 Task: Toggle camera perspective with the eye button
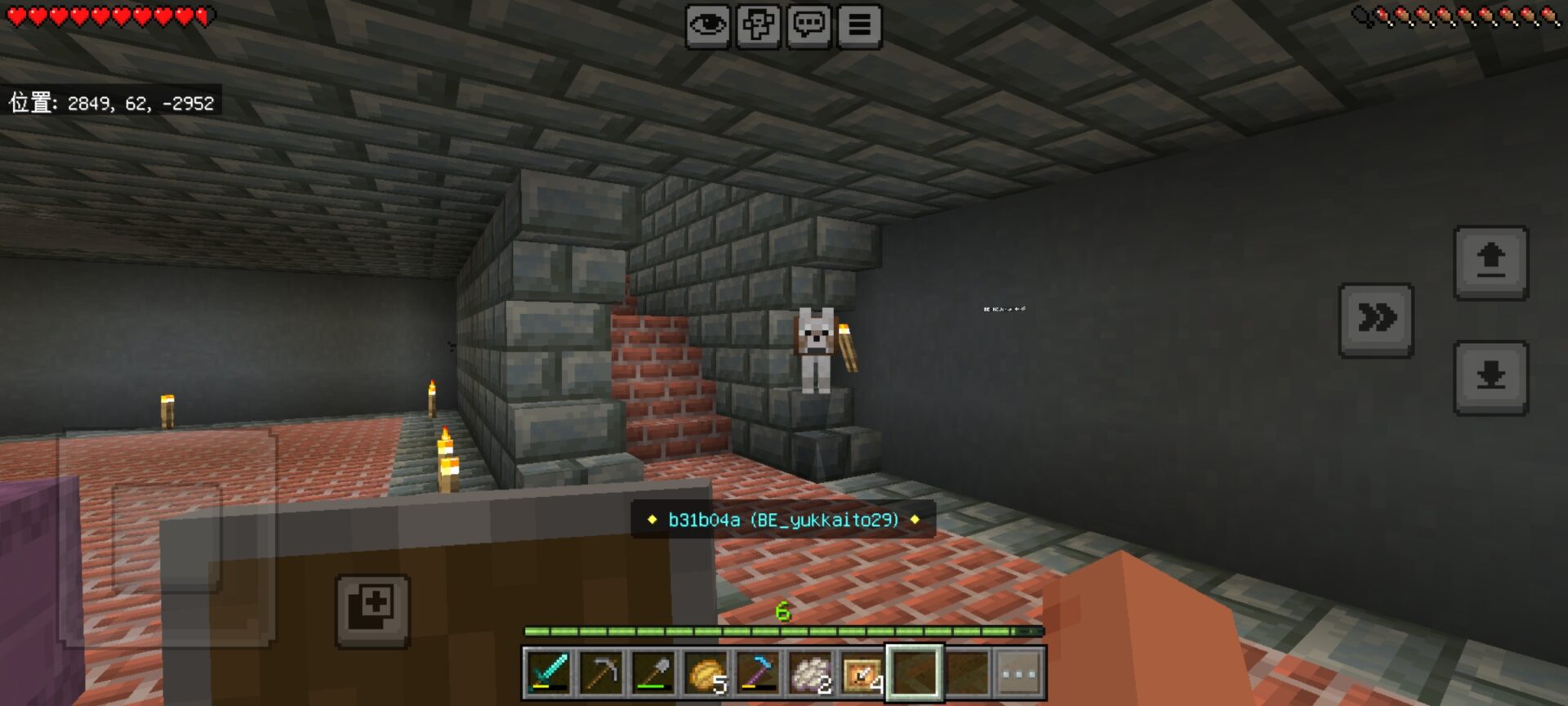(707, 26)
